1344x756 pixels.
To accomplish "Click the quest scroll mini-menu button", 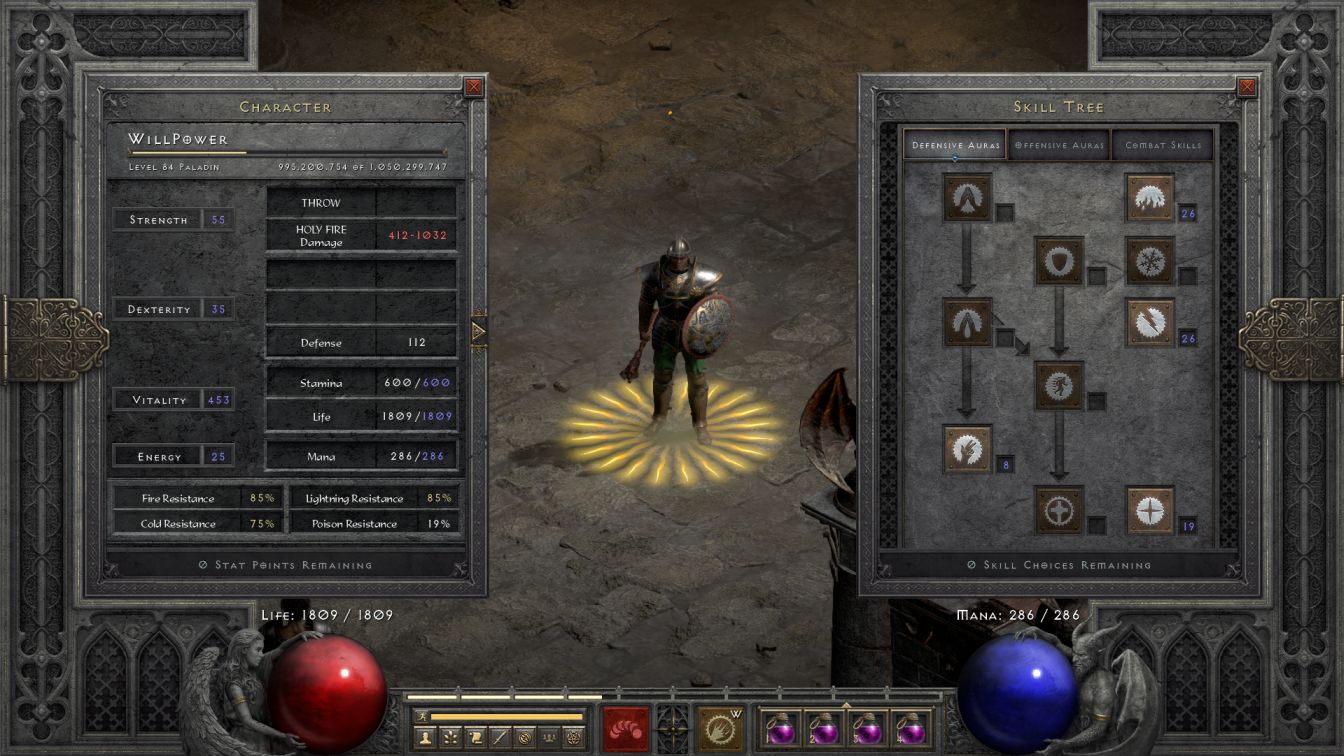I will (x=476, y=738).
